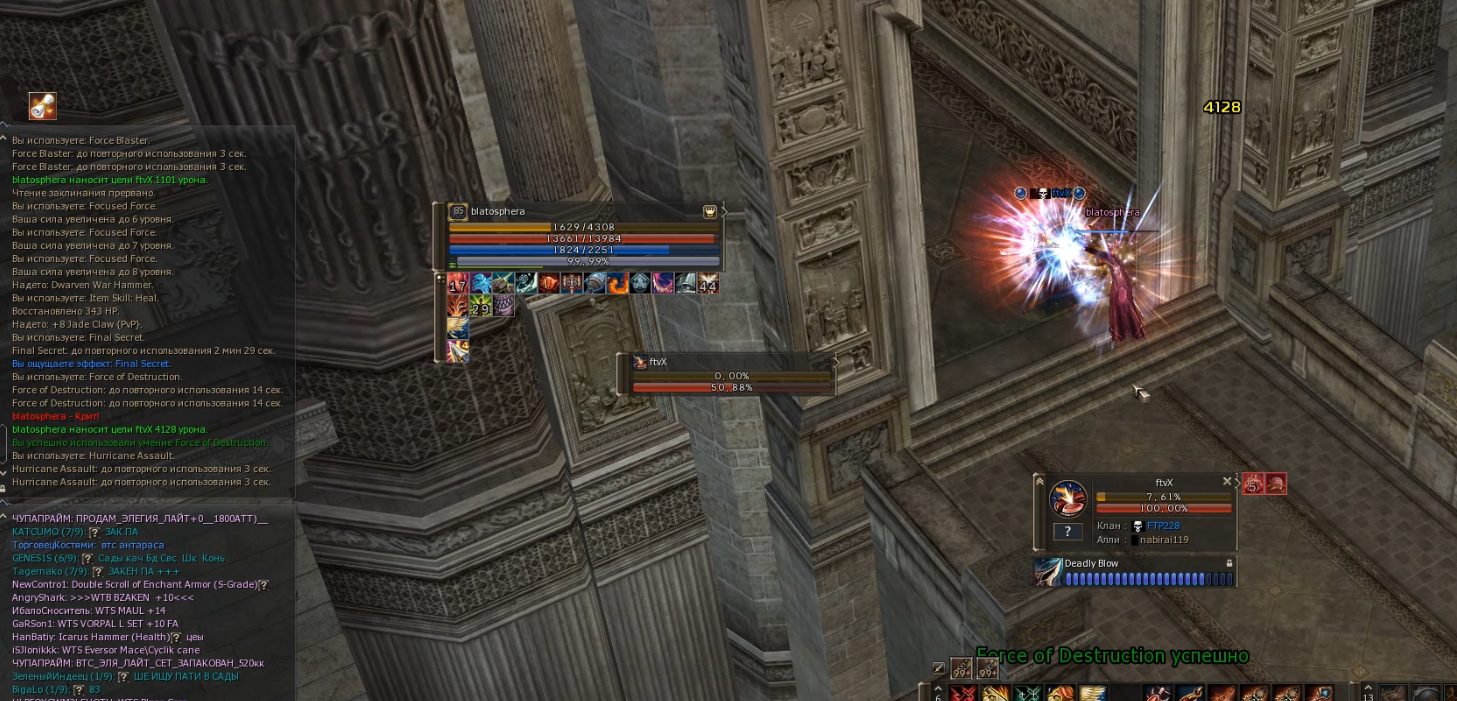This screenshot has width=1457, height=701.
Task: Toggle the lock on Deadly Blow bar
Action: pyautogui.click(x=1230, y=564)
